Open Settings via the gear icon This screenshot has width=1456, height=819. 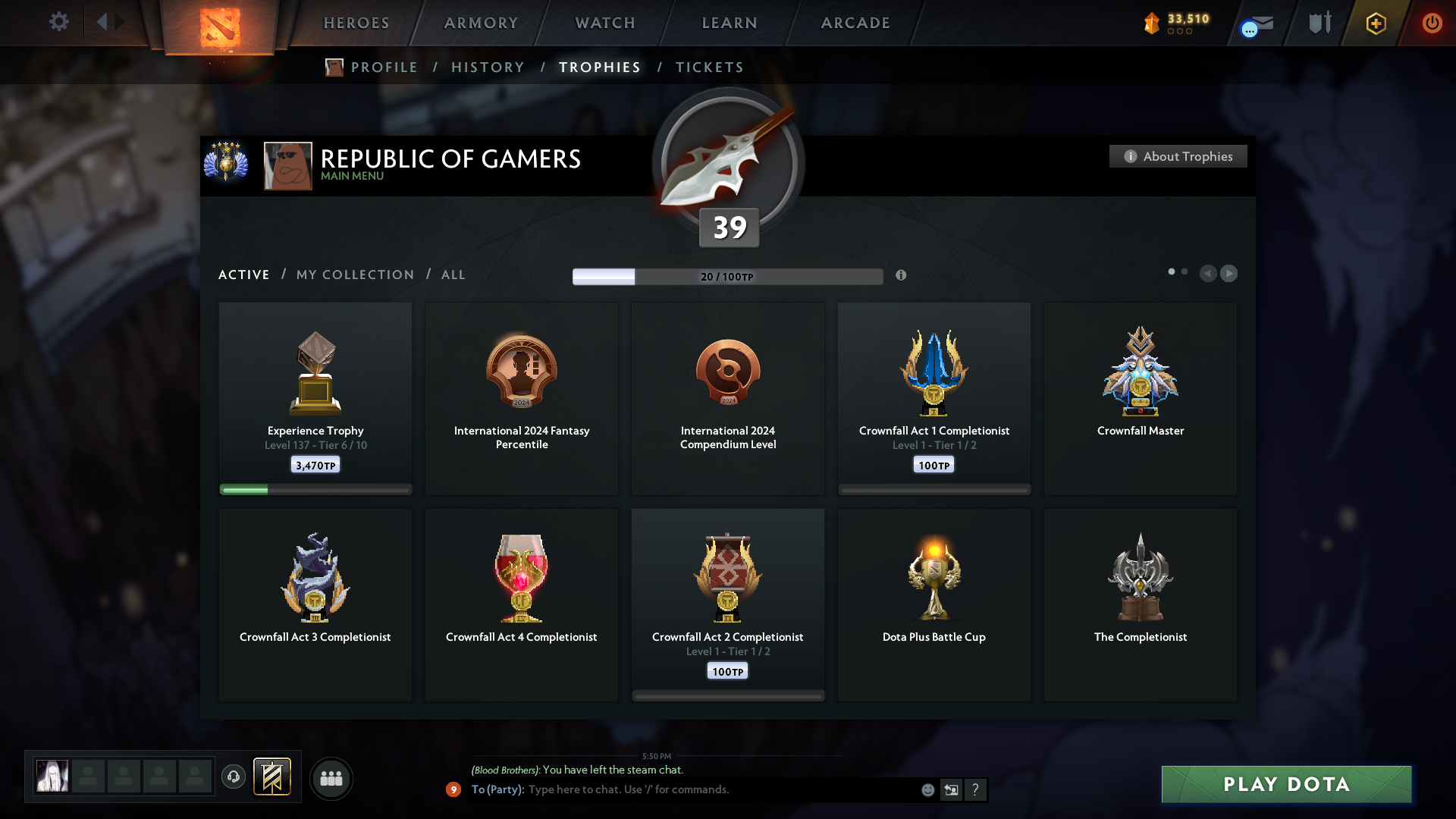click(59, 22)
